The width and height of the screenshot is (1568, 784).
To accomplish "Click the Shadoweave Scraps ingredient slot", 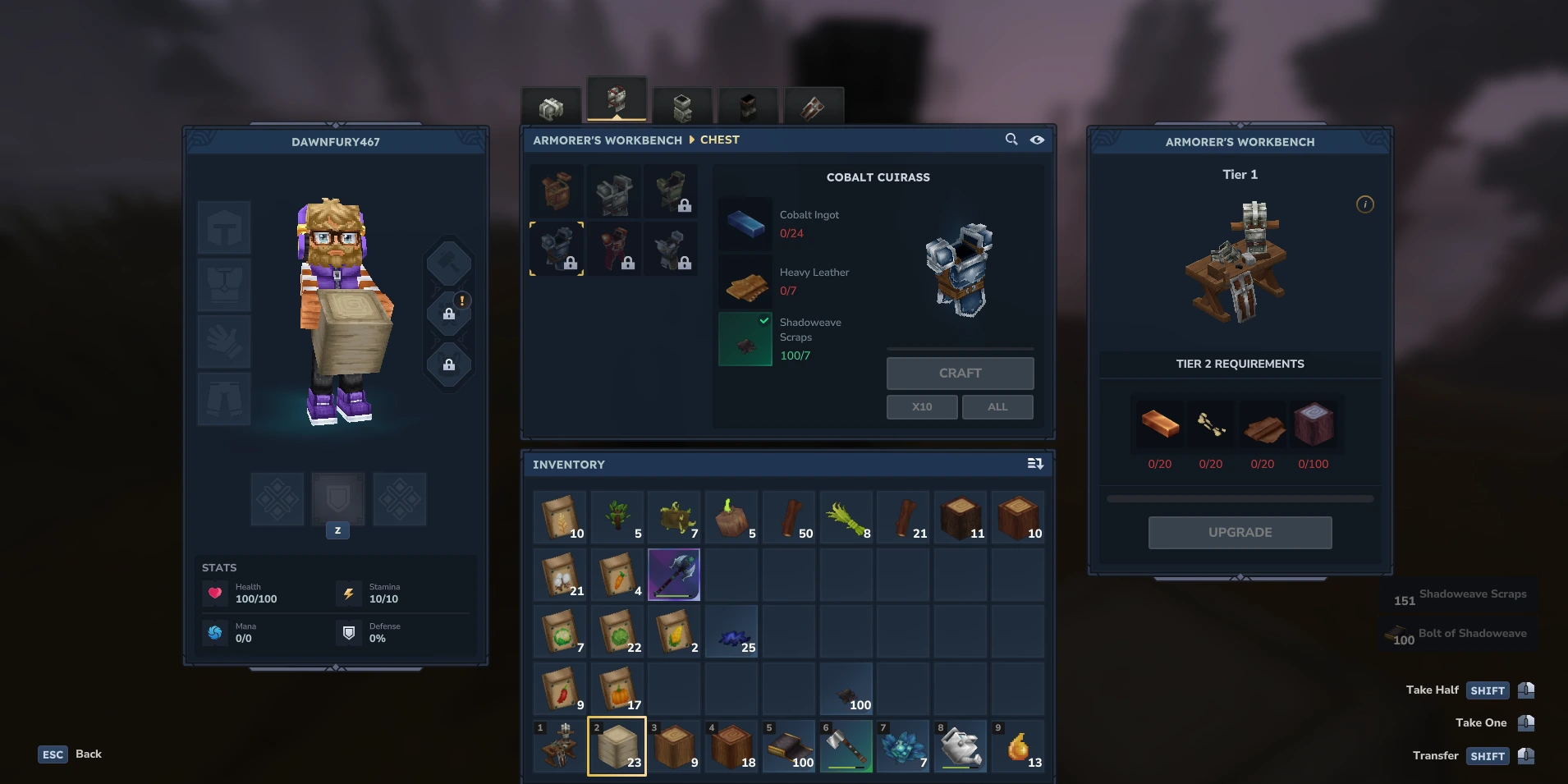I will tap(744, 339).
